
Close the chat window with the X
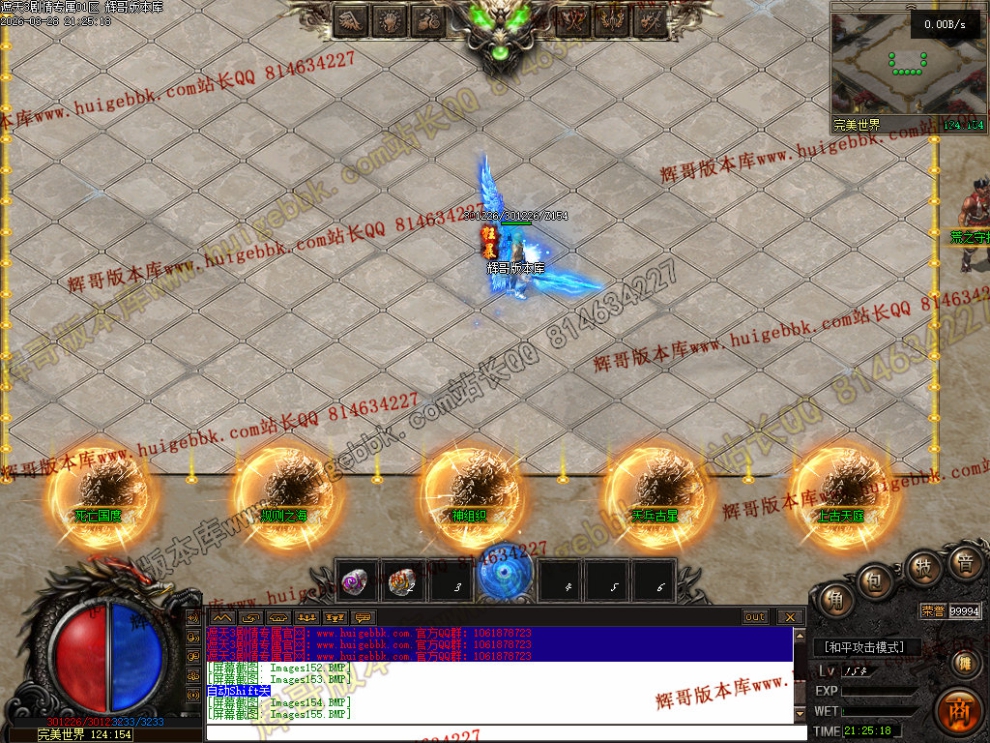[x=789, y=617]
